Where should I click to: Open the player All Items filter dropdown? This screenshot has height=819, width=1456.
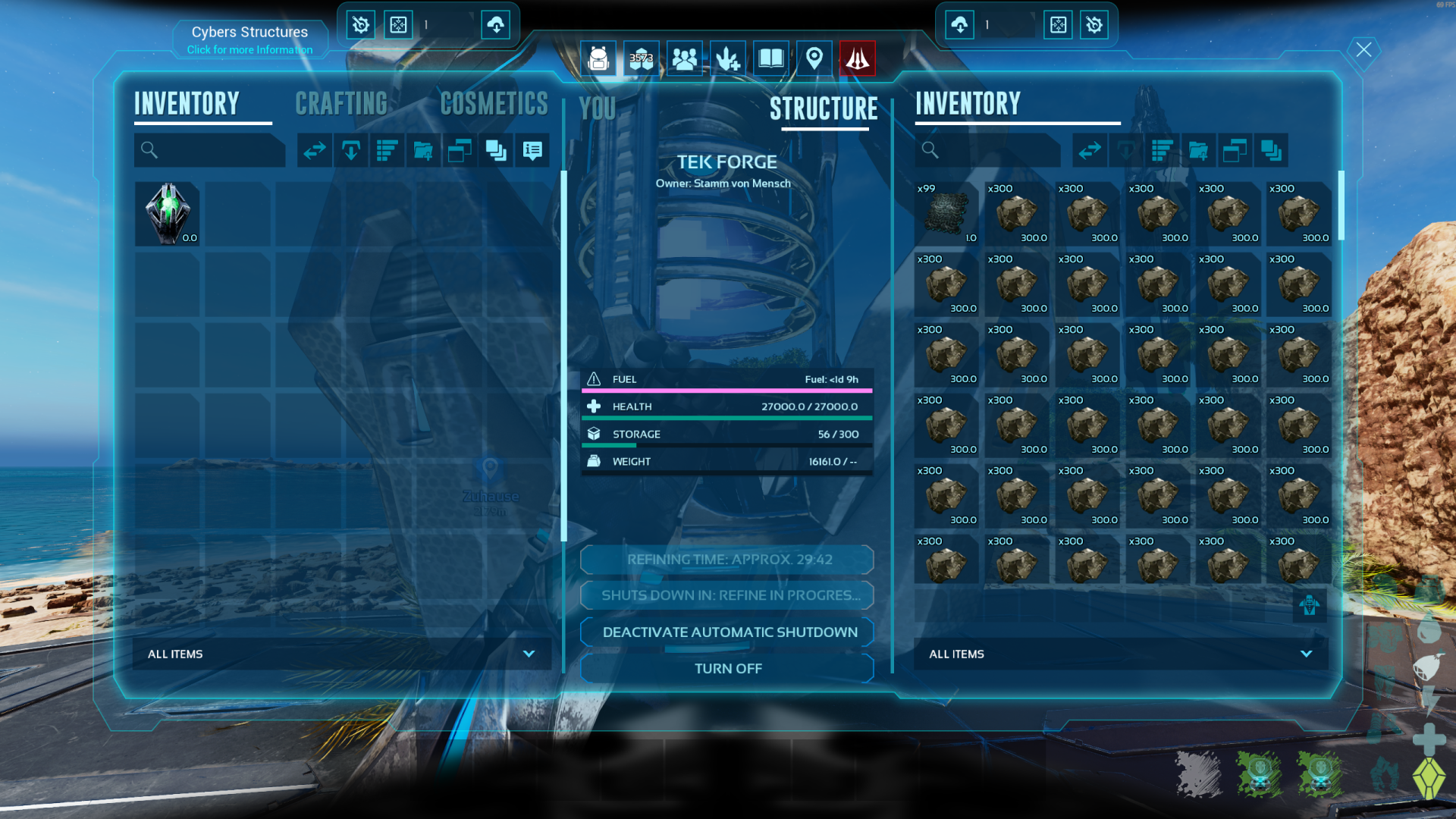529,654
